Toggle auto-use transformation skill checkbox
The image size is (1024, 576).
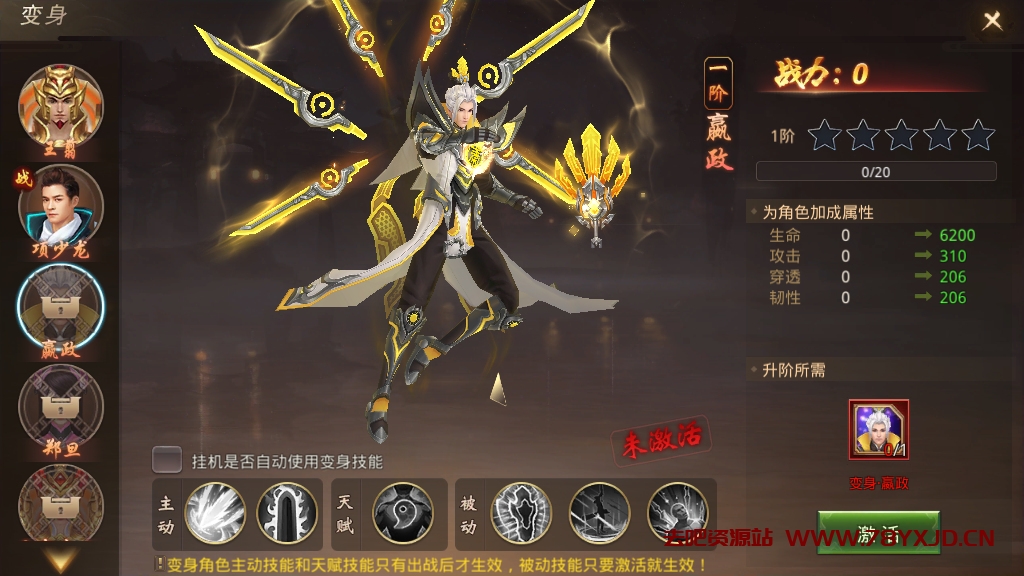pos(167,460)
